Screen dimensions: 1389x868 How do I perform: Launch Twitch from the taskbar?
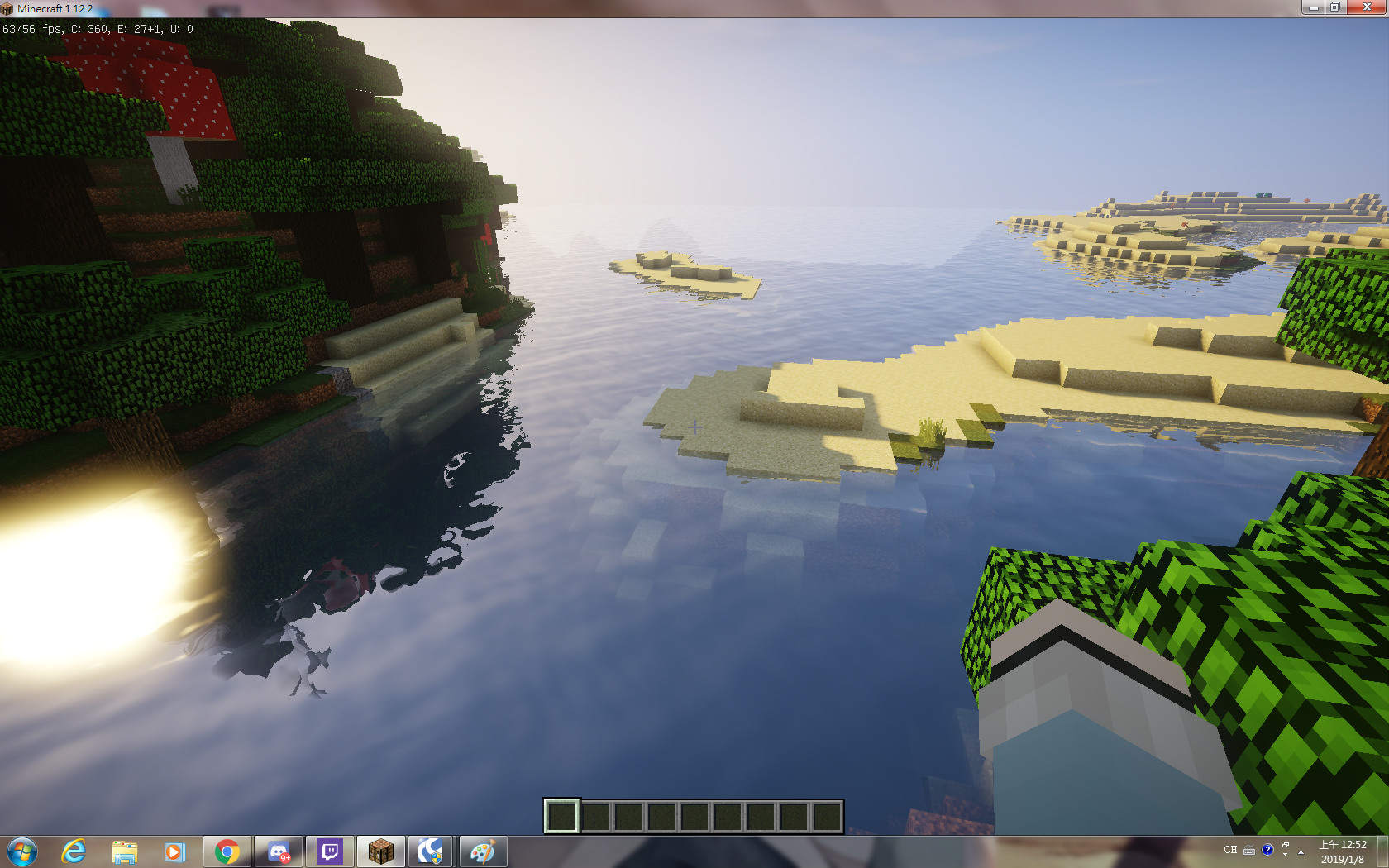point(330,850)
